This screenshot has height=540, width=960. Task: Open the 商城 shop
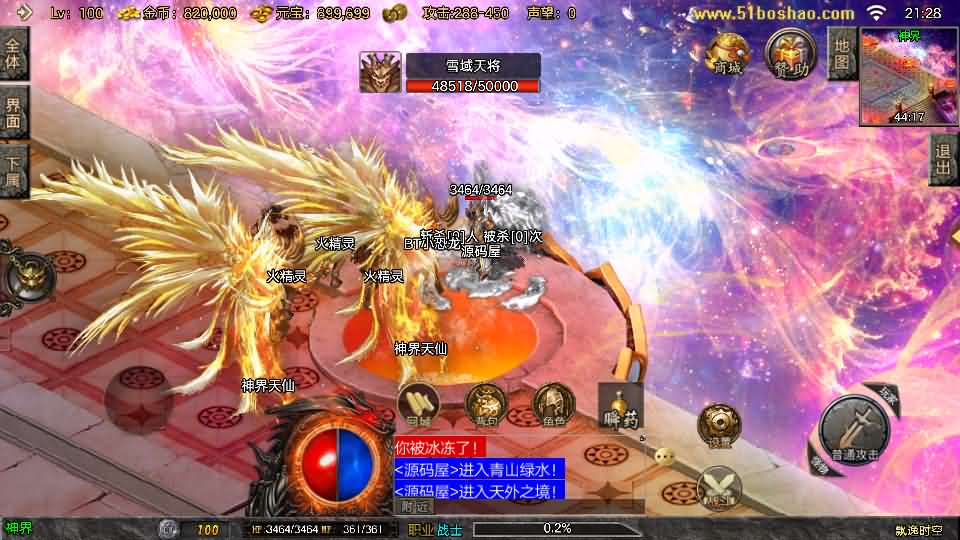pyautogui.click(x=727, y=52)
